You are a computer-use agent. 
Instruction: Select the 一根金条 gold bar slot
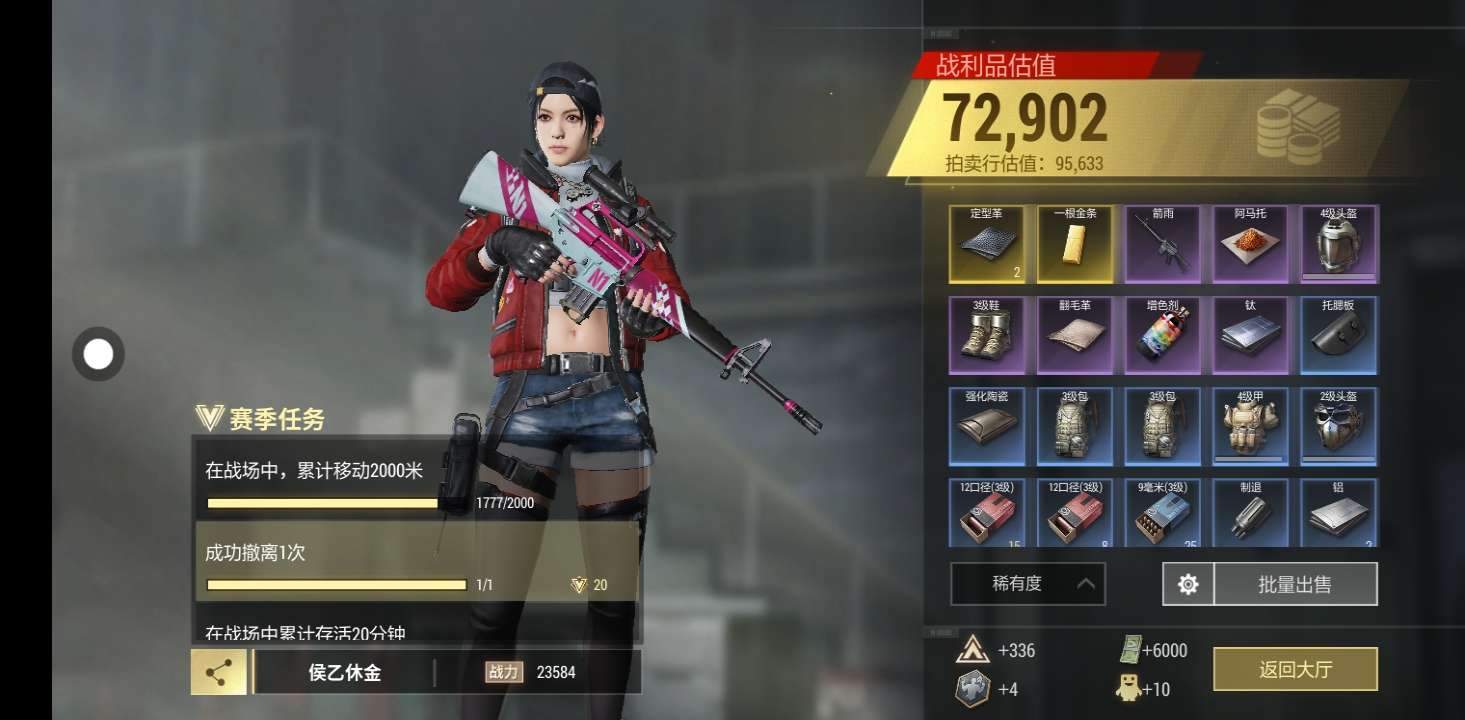click(1075, 244)
